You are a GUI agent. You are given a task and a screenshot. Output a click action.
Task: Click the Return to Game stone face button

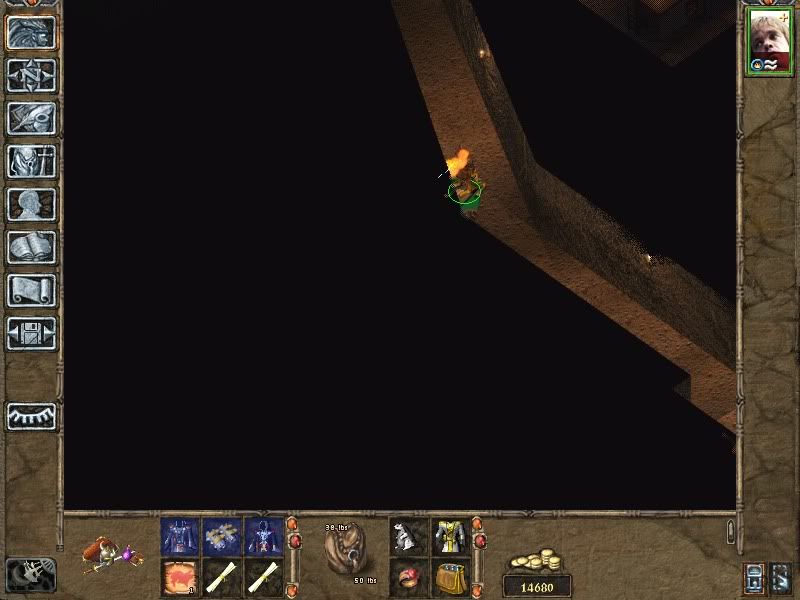point(31,33)
